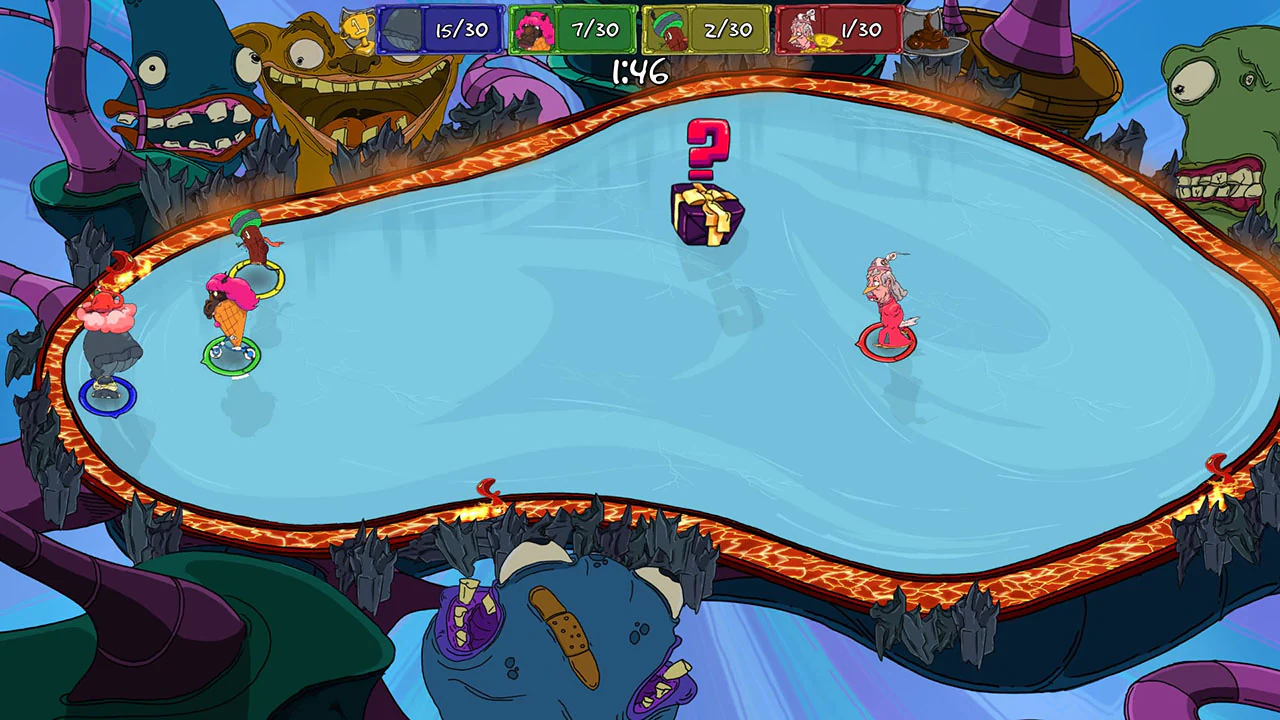Toggle the yellow ring marker on the rink
Image resolution: width=1280 pixels, height=720 pixels.
click(255, 275)
